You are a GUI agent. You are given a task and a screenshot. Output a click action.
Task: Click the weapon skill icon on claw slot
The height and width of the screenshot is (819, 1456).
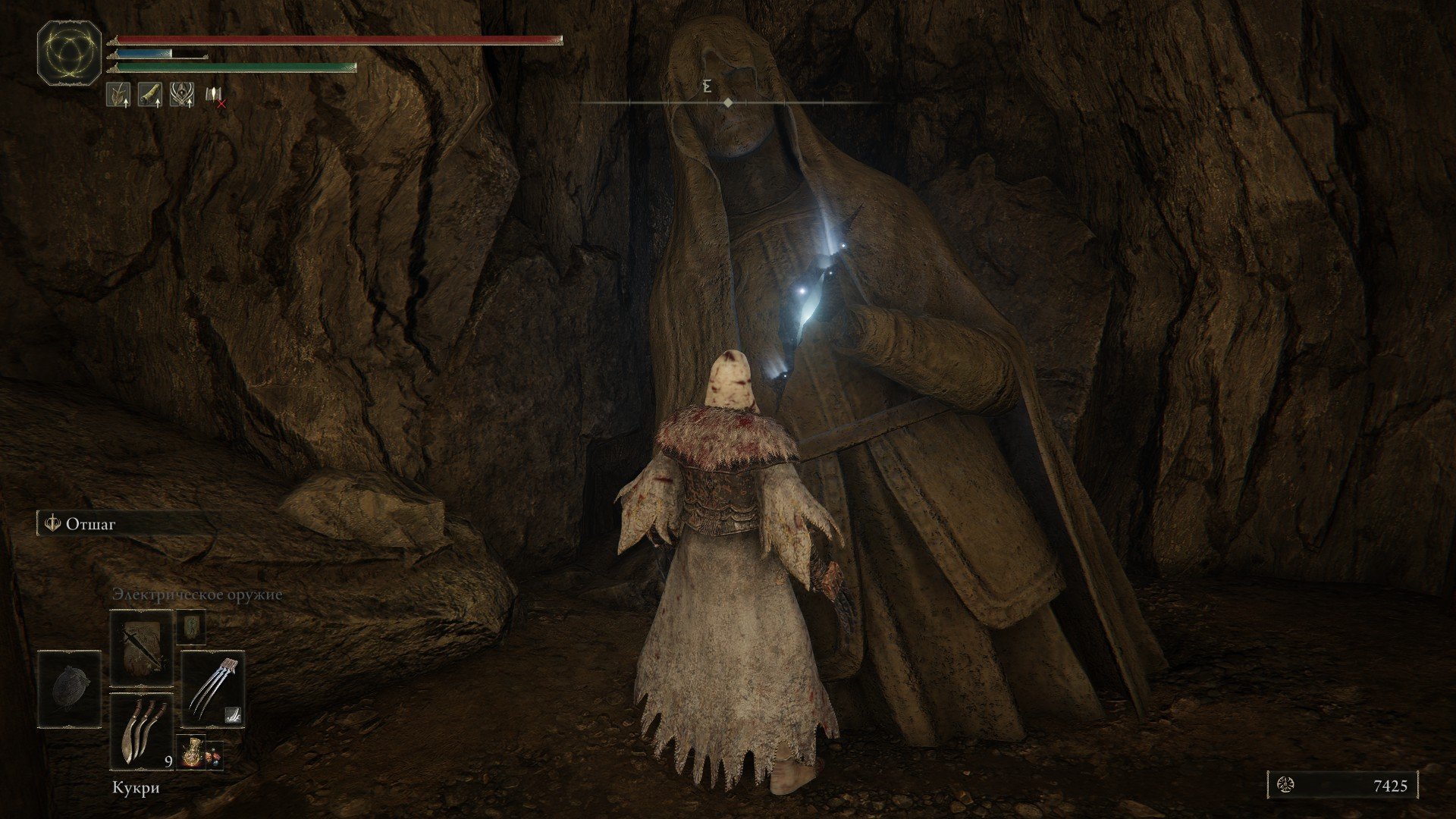pyautogui.click(x=234, y=714)
